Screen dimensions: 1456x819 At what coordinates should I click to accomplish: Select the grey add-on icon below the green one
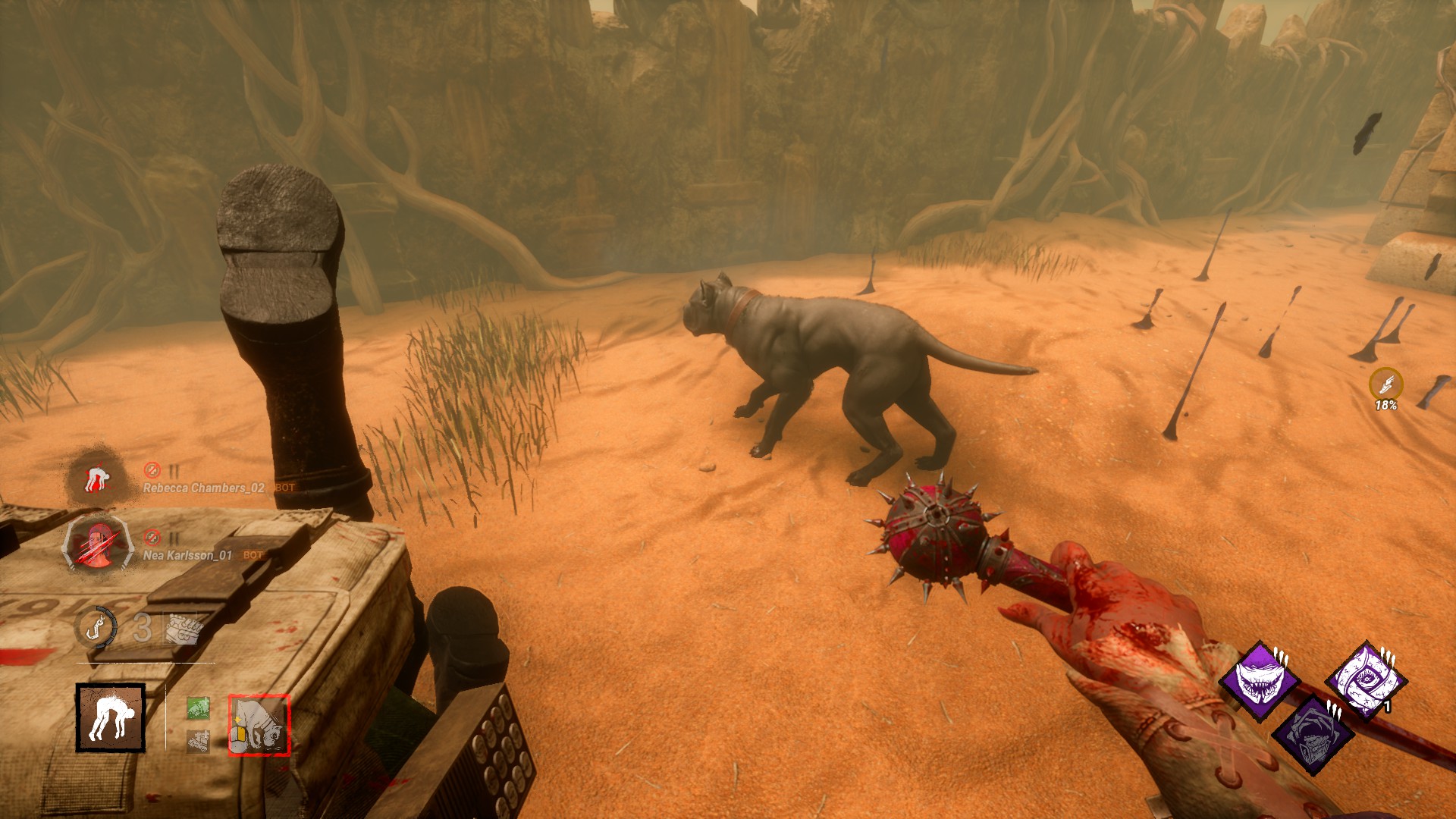coord(198,741)
